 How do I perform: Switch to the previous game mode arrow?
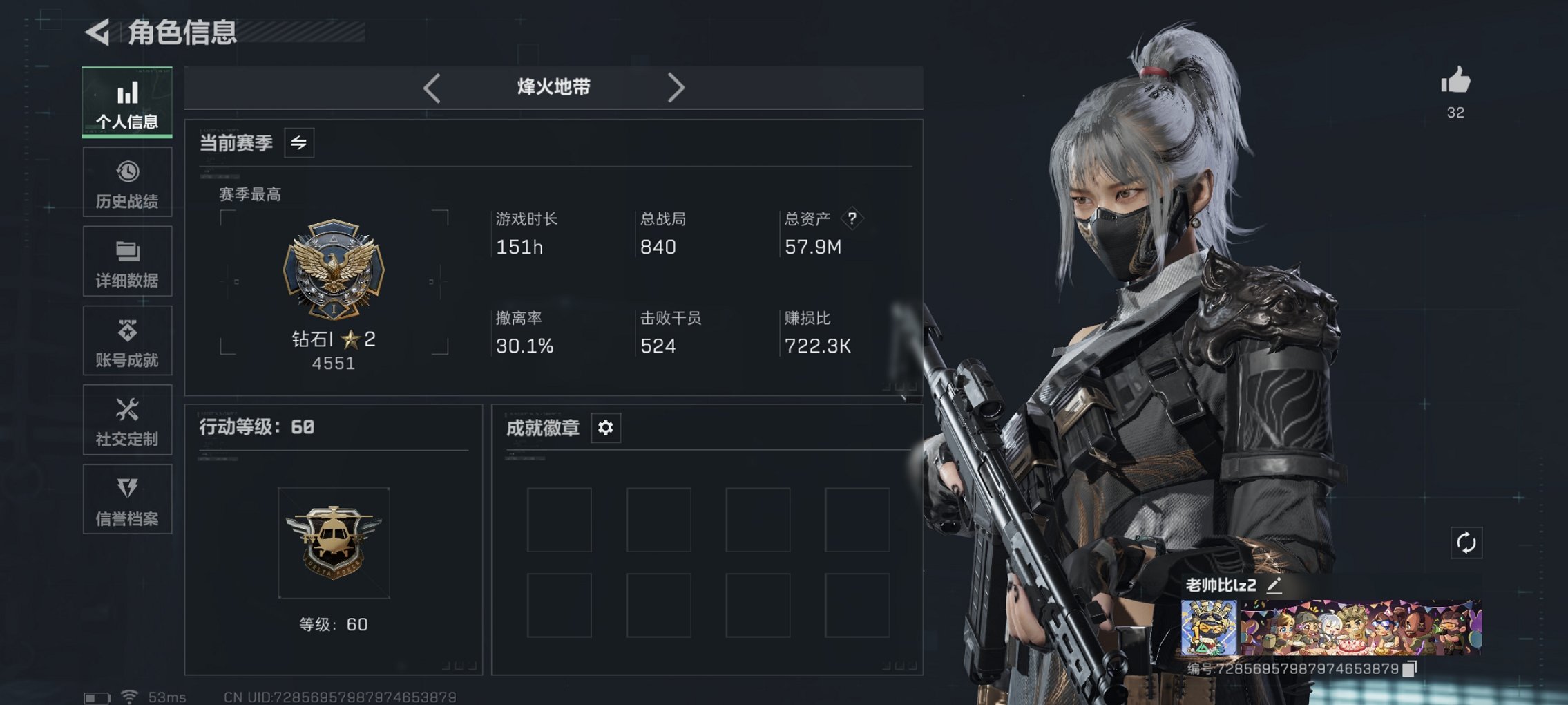[432, 88]
